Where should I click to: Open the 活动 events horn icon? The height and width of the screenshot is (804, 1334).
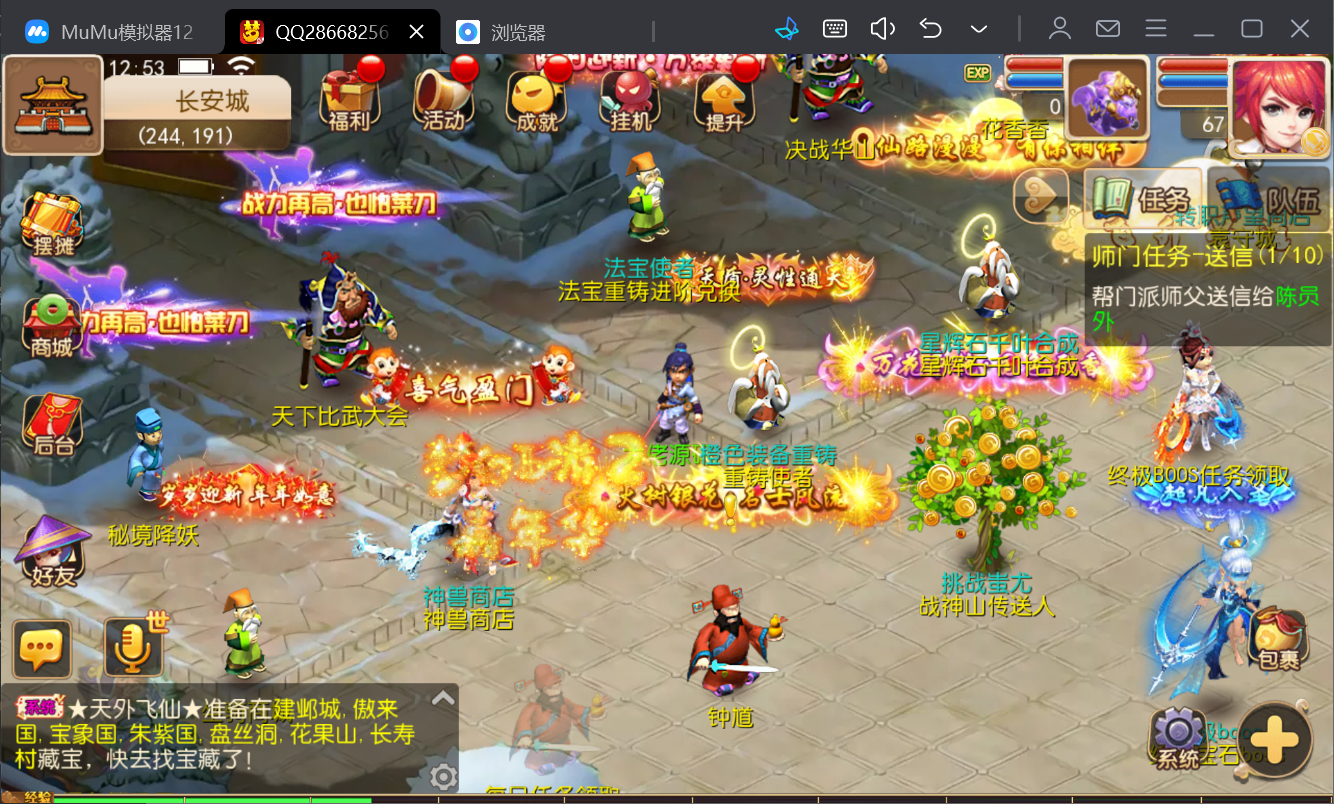point(443,98)
